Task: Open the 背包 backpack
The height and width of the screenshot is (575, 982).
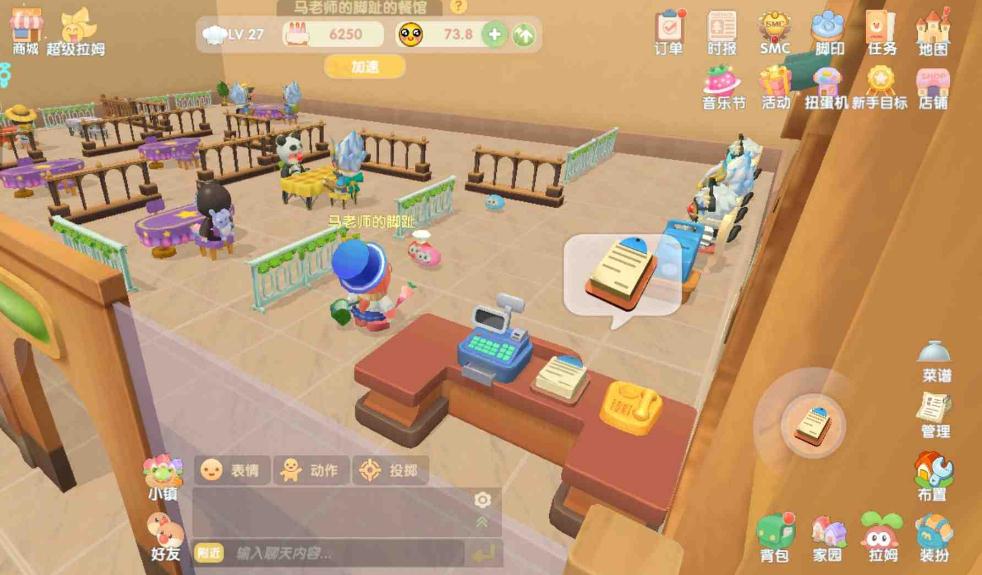Action: [774, 536]
